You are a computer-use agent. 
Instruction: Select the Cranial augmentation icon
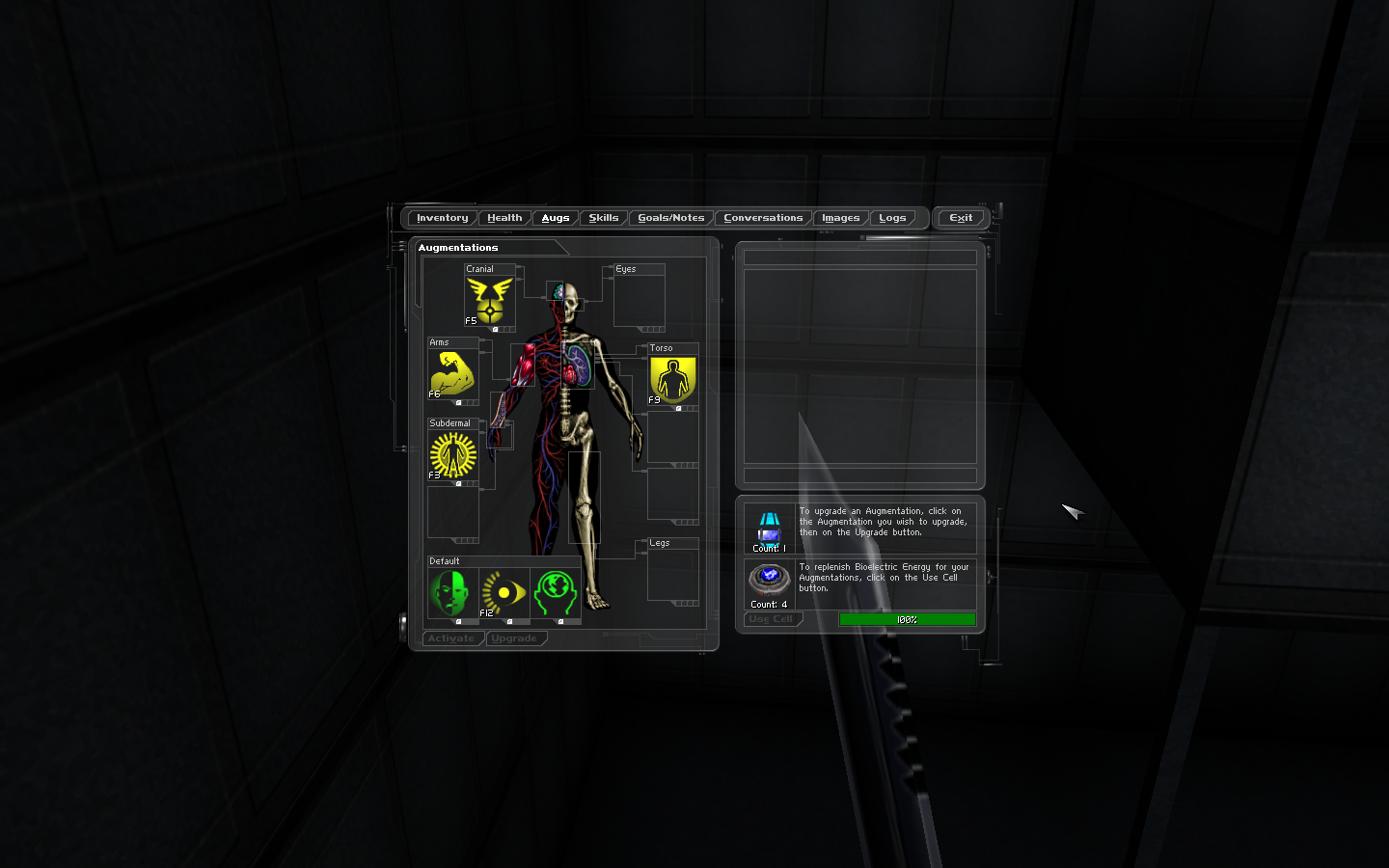point(490,301)
